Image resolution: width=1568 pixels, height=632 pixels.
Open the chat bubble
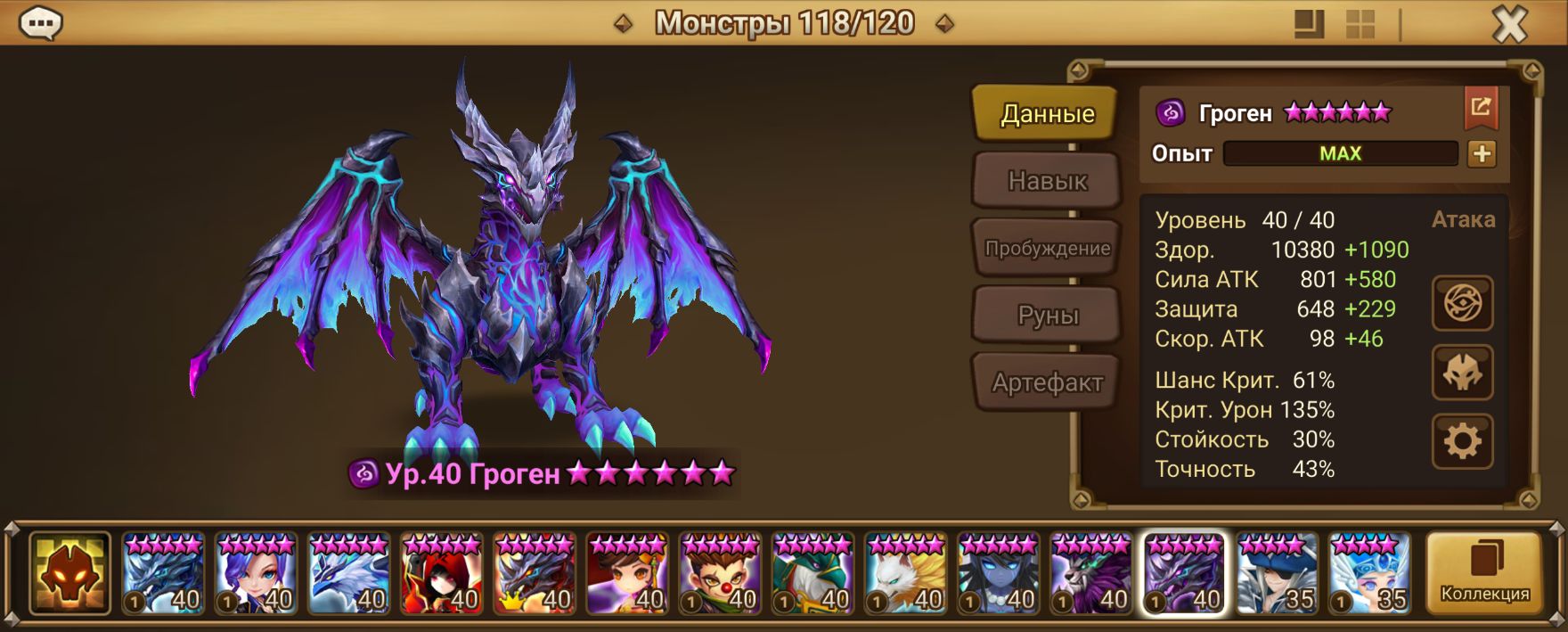coord(41,24)
